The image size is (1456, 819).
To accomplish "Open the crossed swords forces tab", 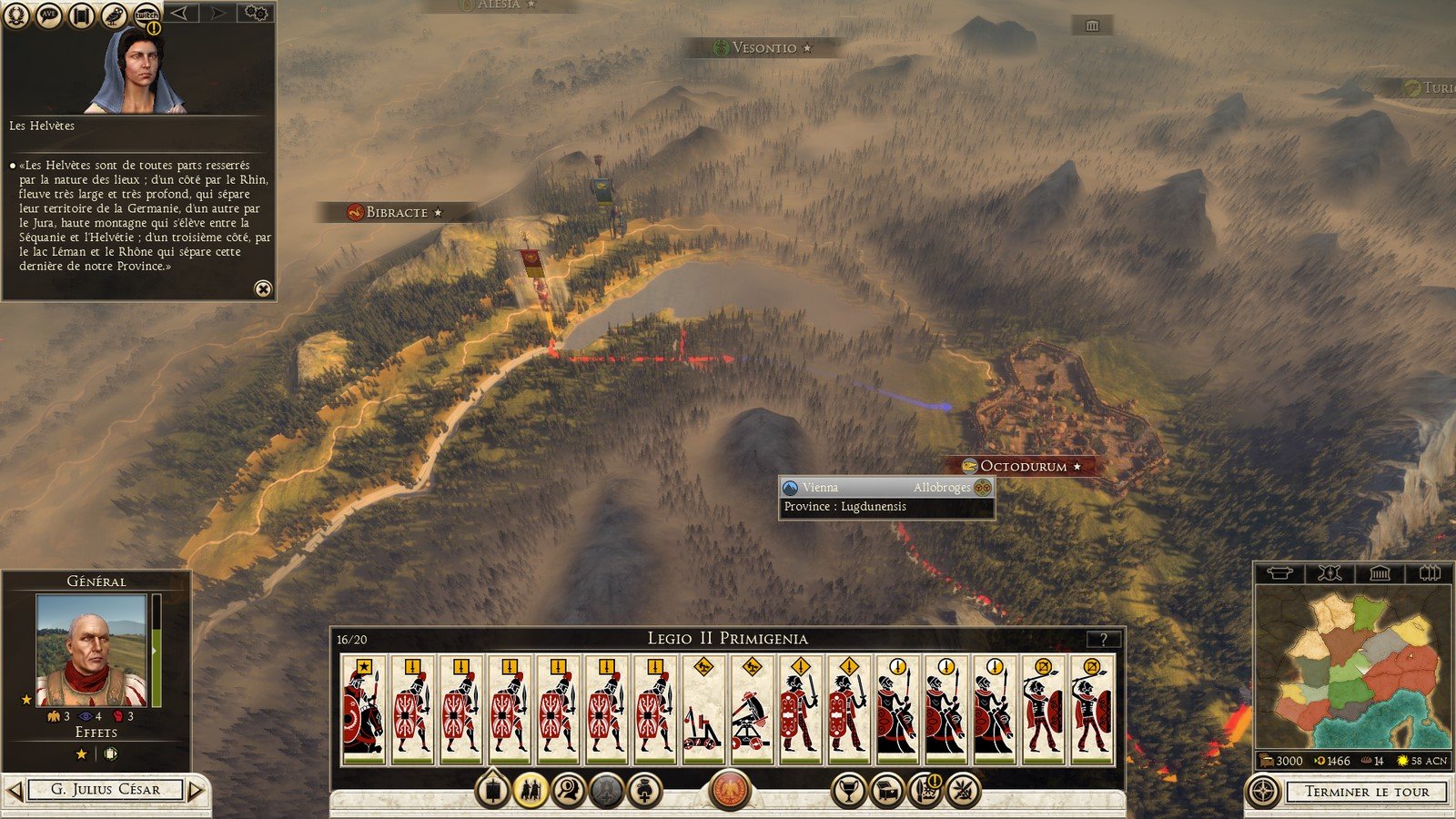I will click(1330, 573).
